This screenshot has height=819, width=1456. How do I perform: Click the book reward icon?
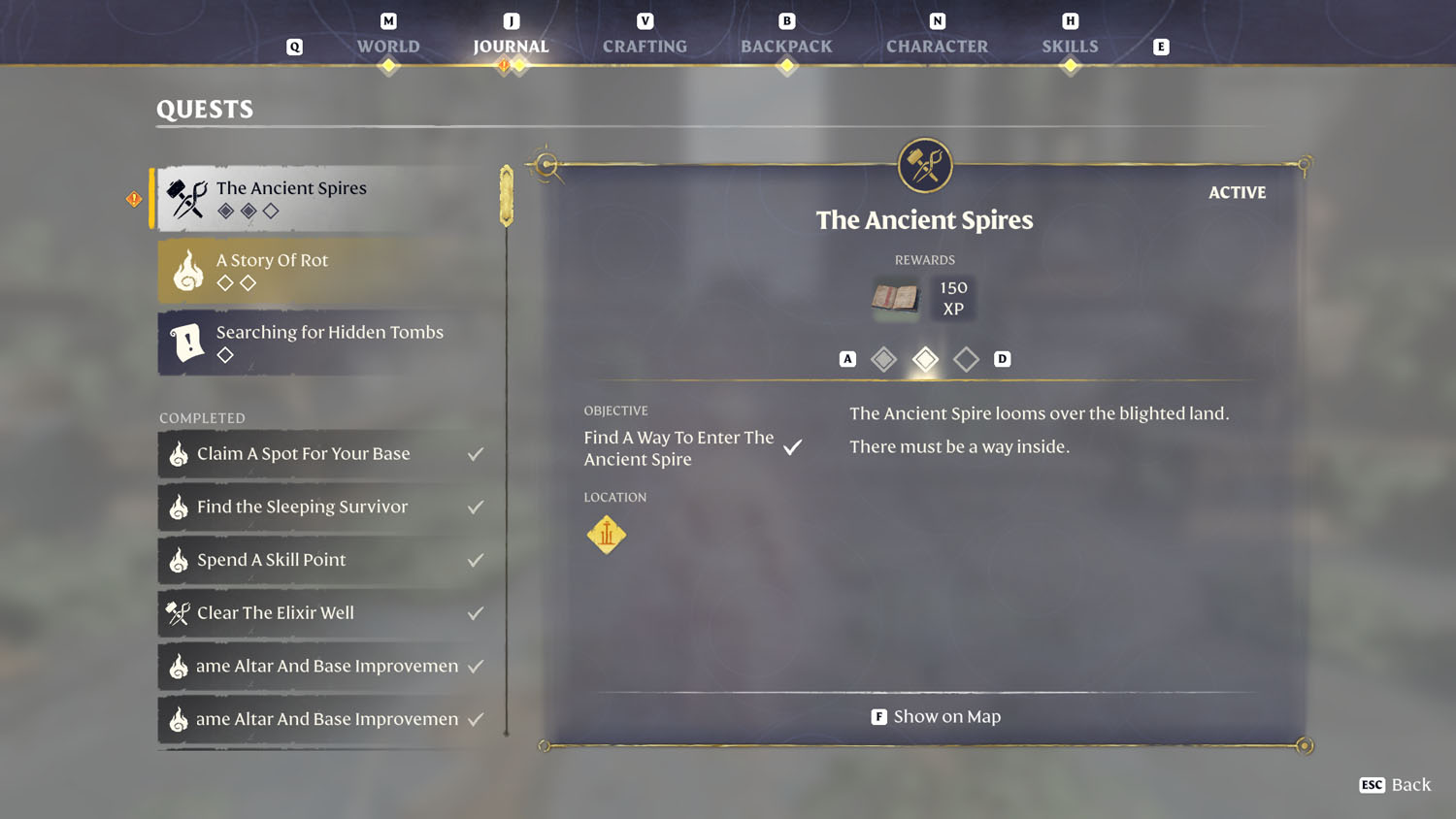895,297
